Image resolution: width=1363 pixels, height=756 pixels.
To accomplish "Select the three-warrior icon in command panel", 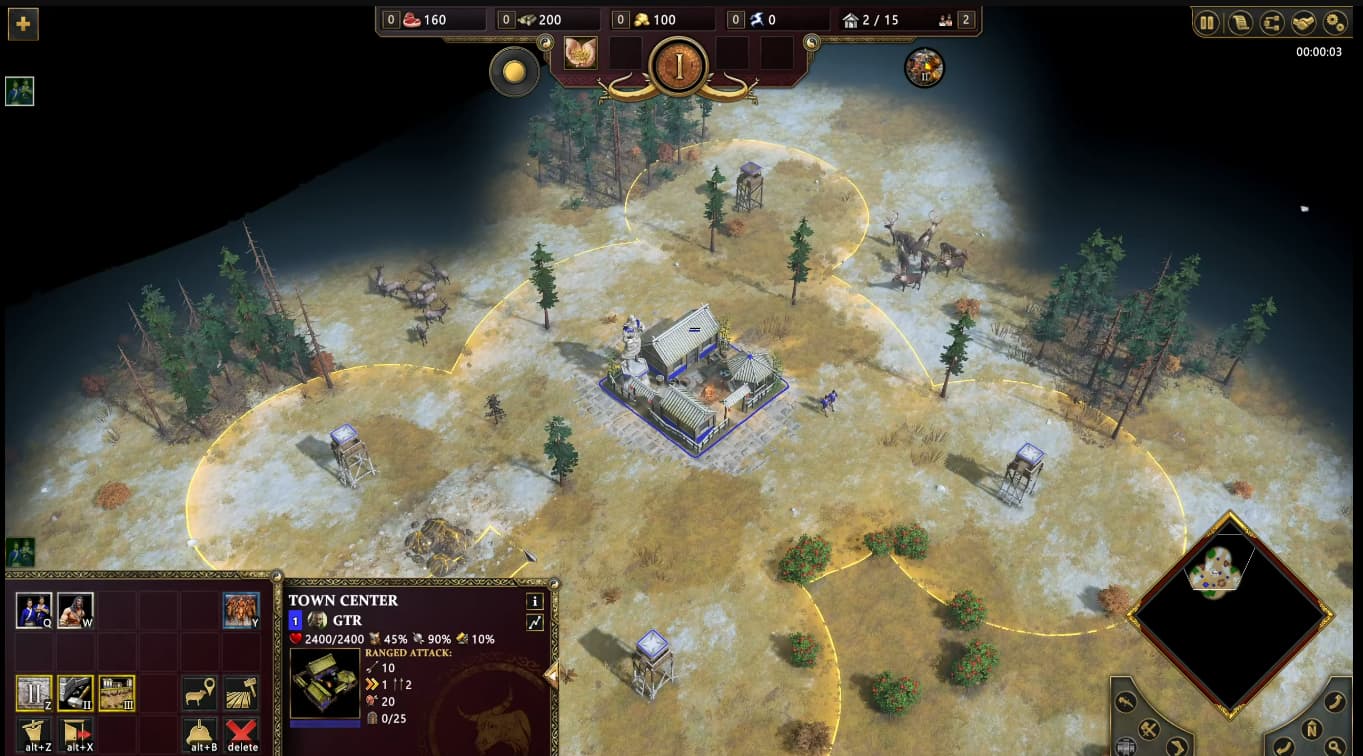I will click(x=241, y=610).
